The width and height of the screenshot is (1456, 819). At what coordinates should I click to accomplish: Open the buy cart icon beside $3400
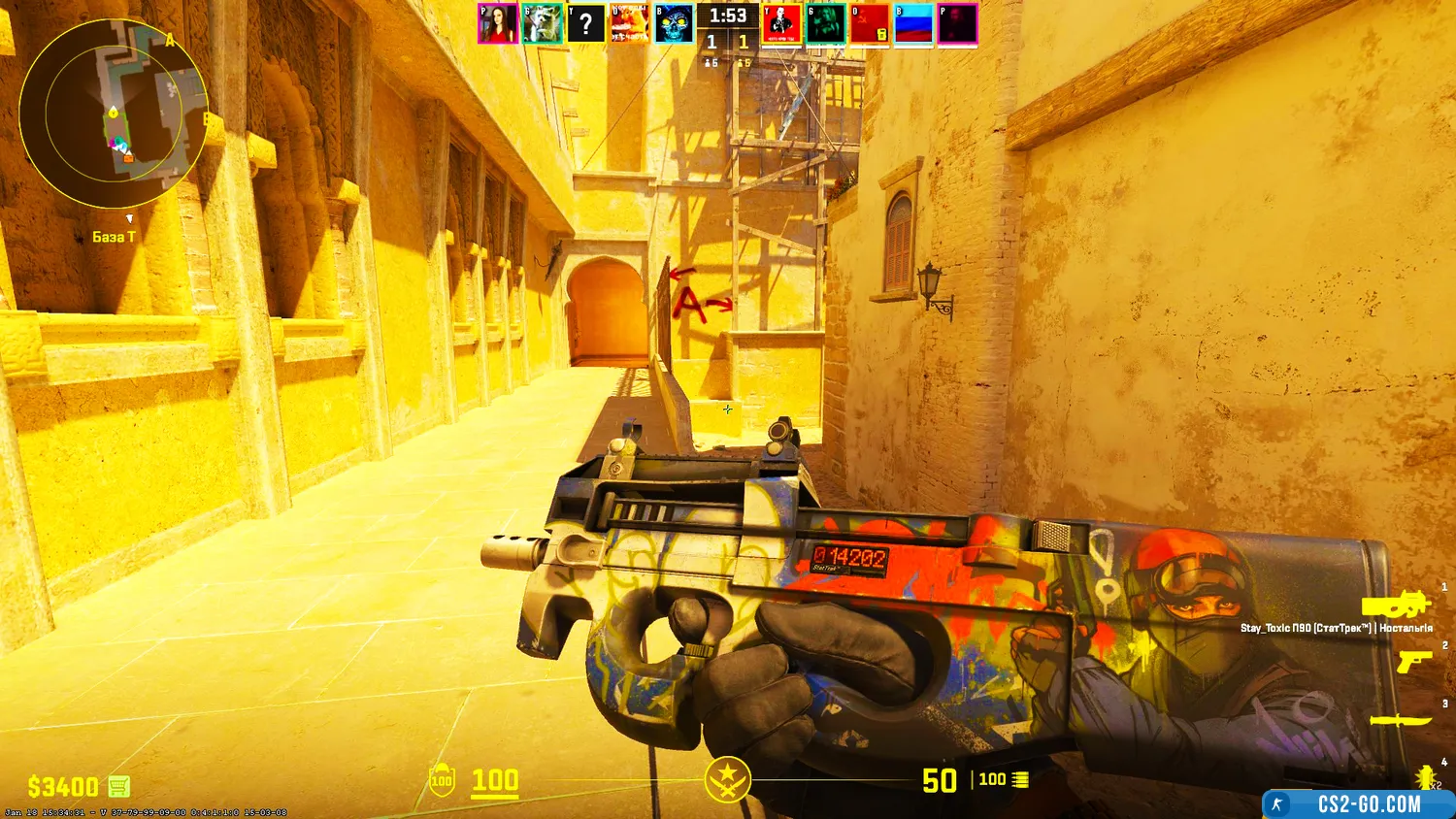coord(118,785)
